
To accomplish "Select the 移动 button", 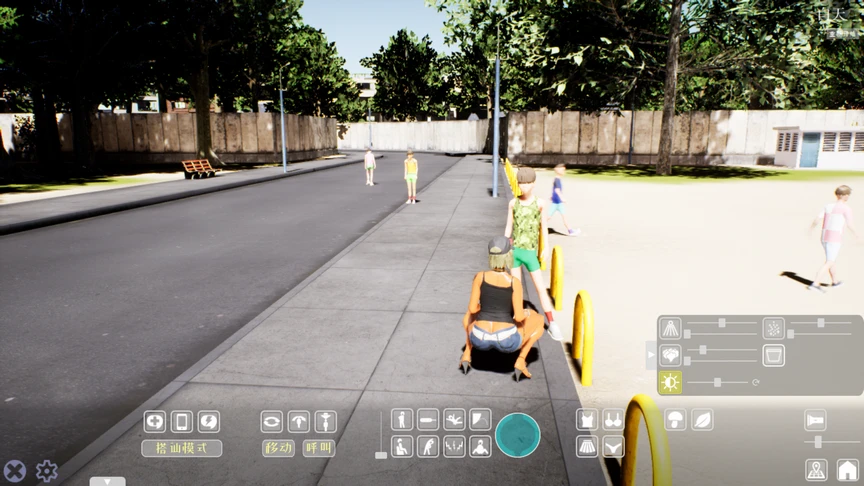I will [x=278, y=448].
